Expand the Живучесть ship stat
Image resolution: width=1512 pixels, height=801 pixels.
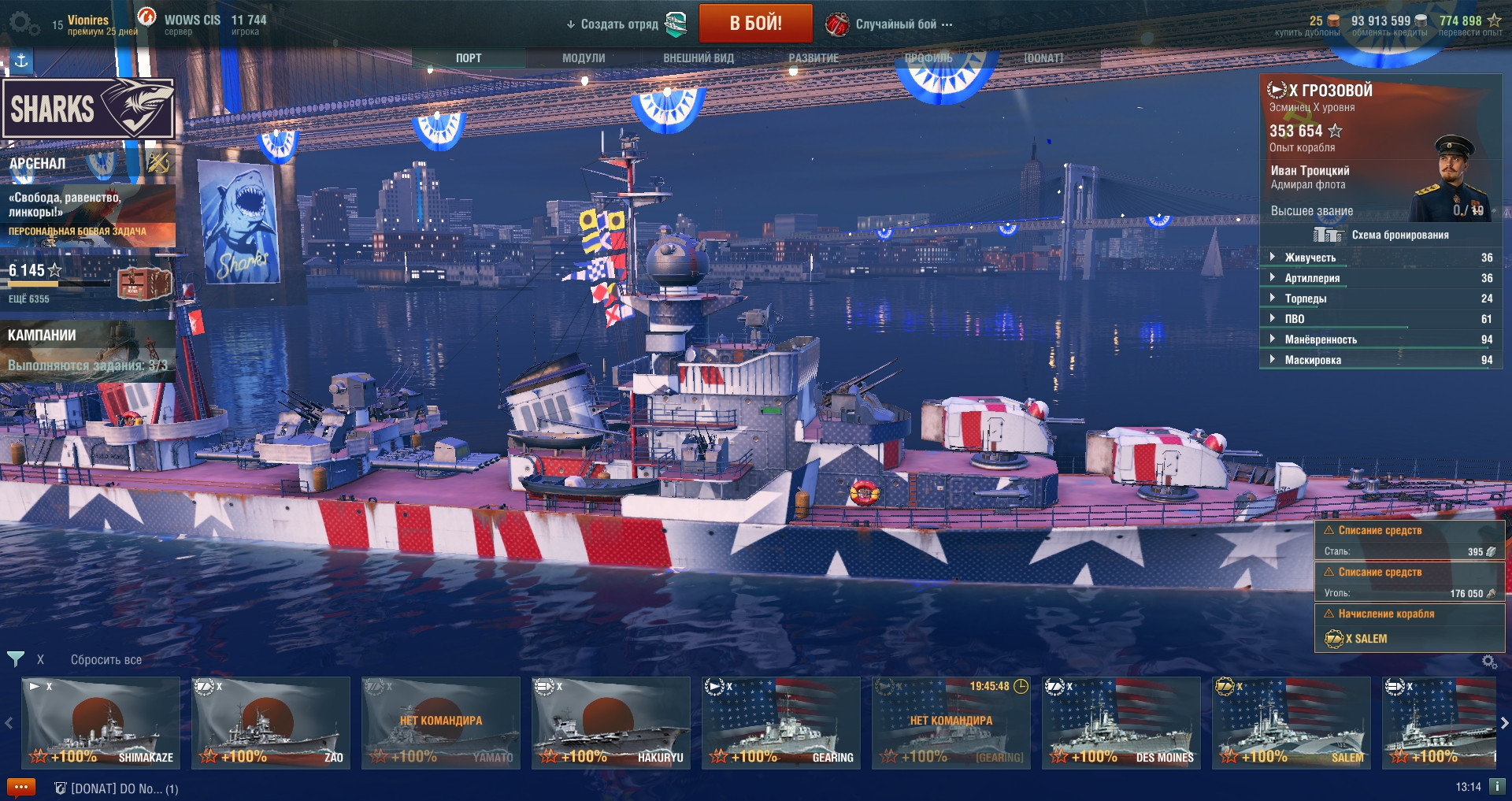[x=1310, y=258]
